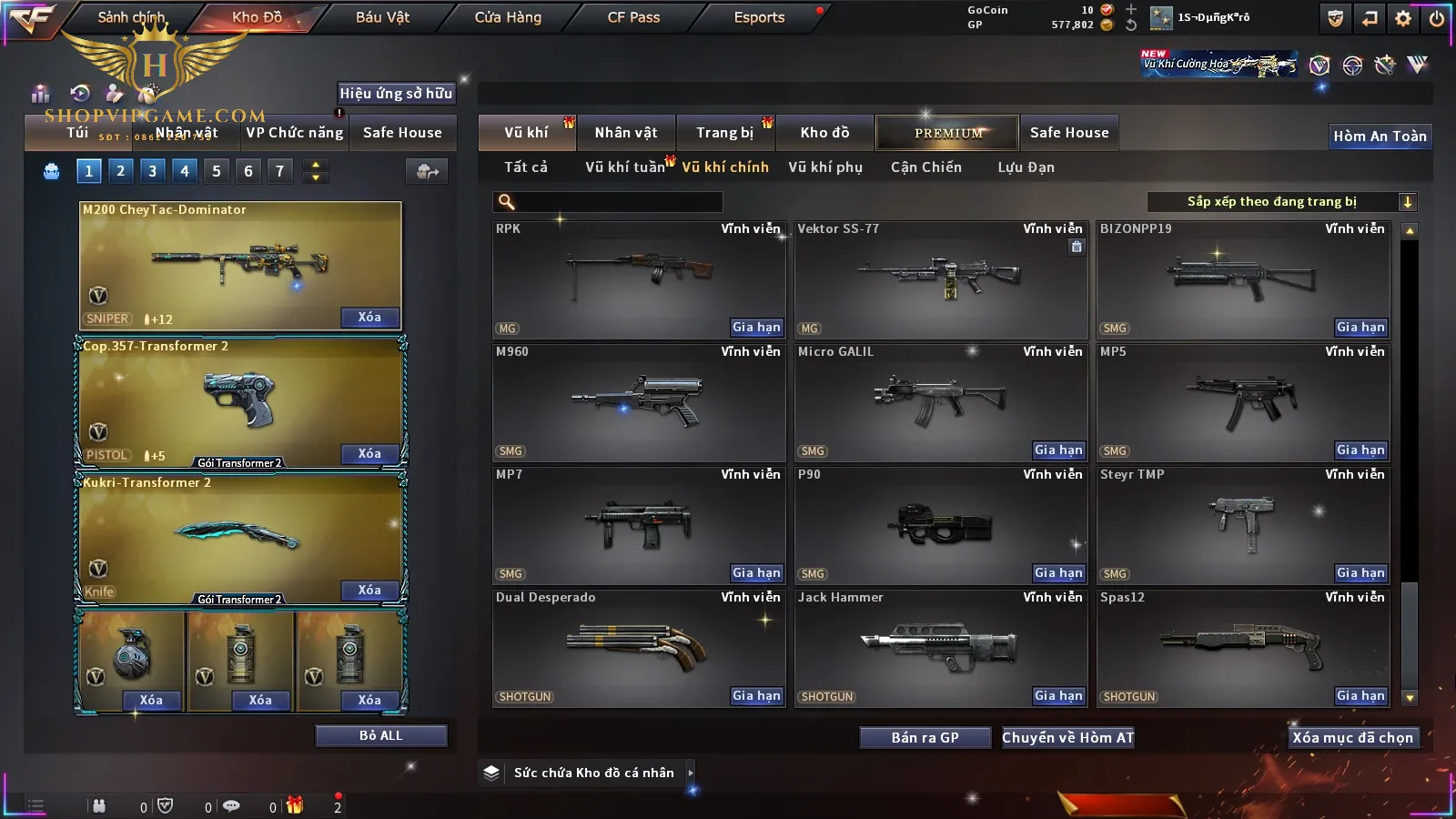Click the Bán ra GP button
This screenshot has width=1456, height=819.
coord(925,737)
